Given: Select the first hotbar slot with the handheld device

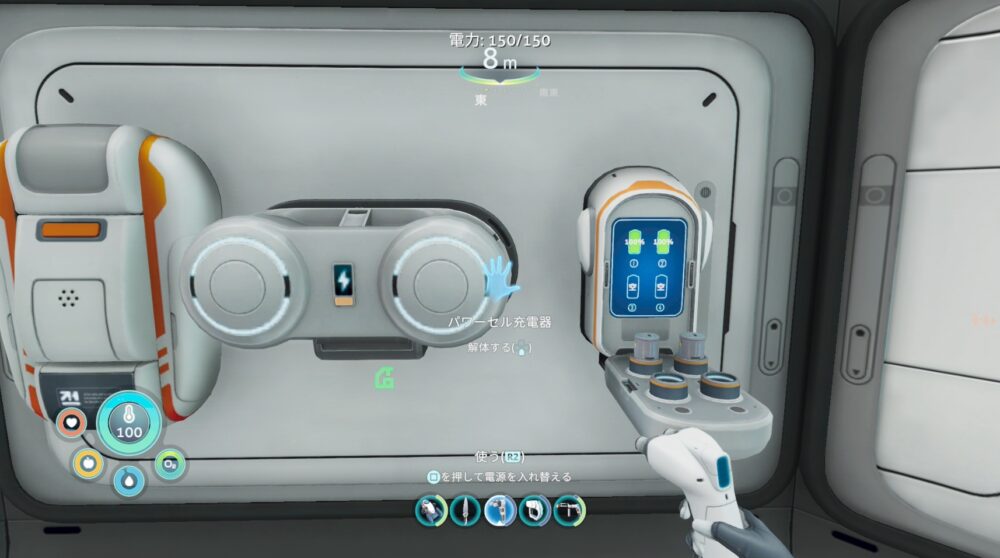Looking at the screenshot, I should tap(432, 510).
